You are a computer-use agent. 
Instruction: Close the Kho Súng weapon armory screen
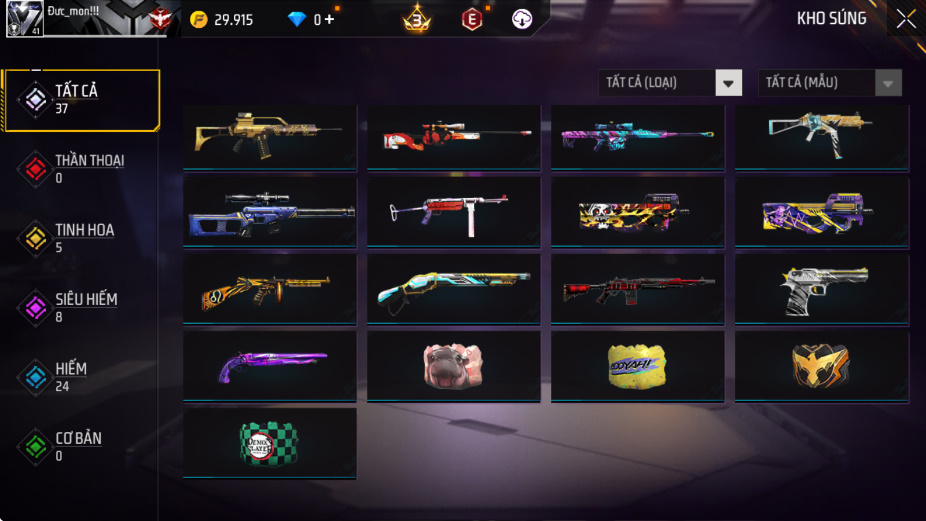(905, 19)
